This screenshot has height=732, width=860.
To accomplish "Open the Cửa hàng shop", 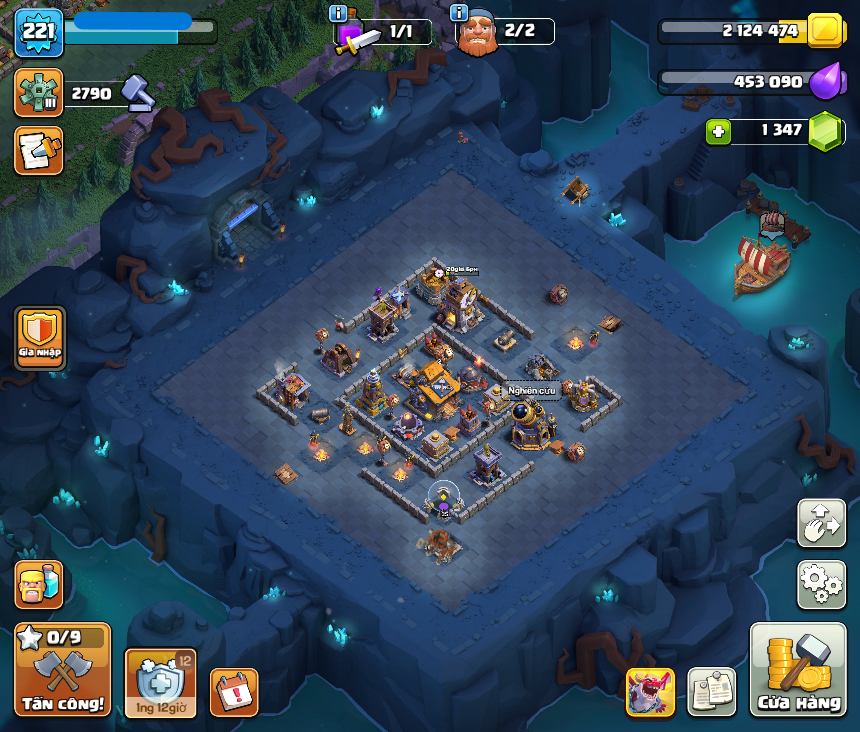I will (798, 670).
